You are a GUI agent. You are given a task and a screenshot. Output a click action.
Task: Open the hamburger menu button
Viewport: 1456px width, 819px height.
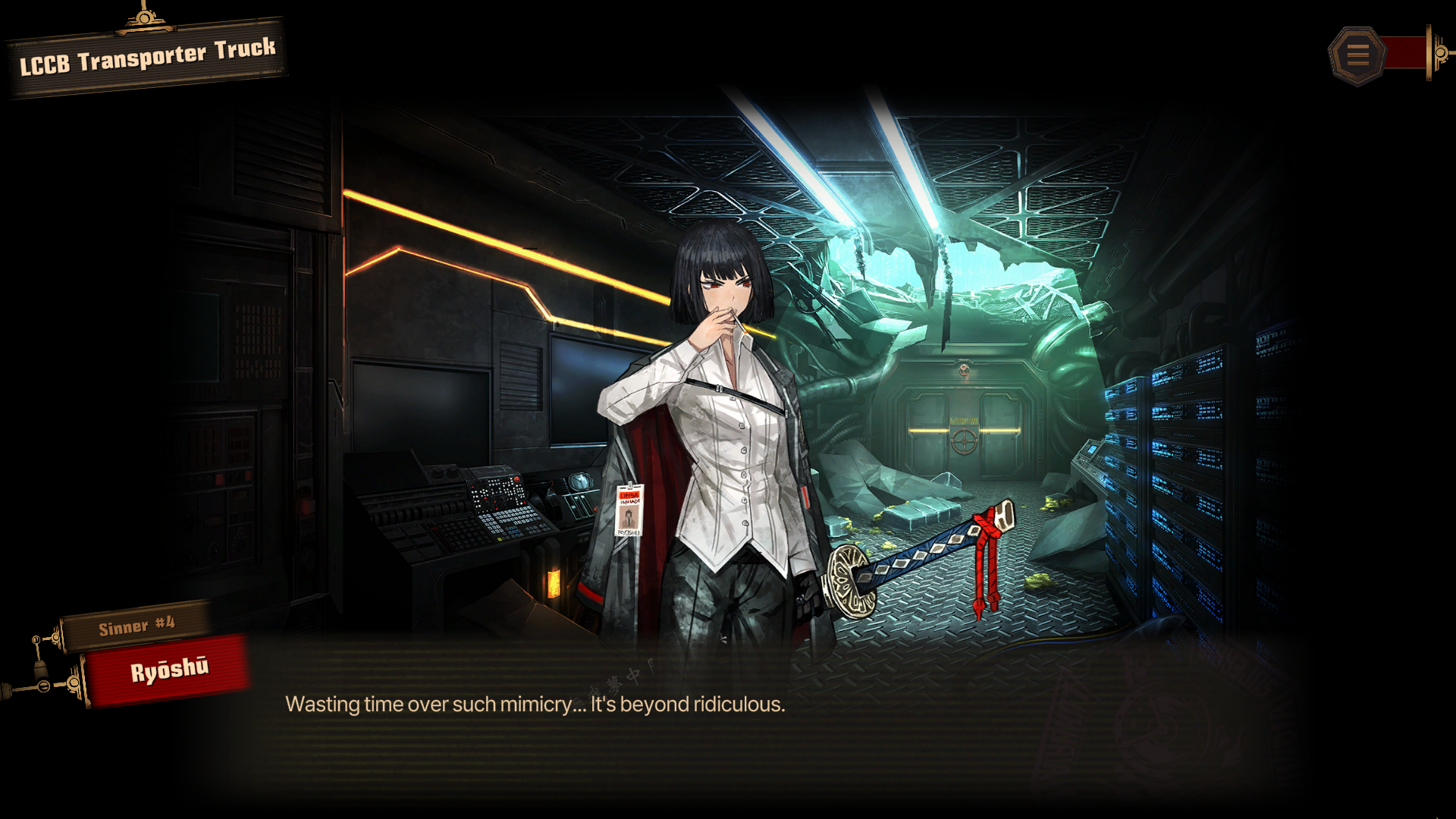(1357, 55)
